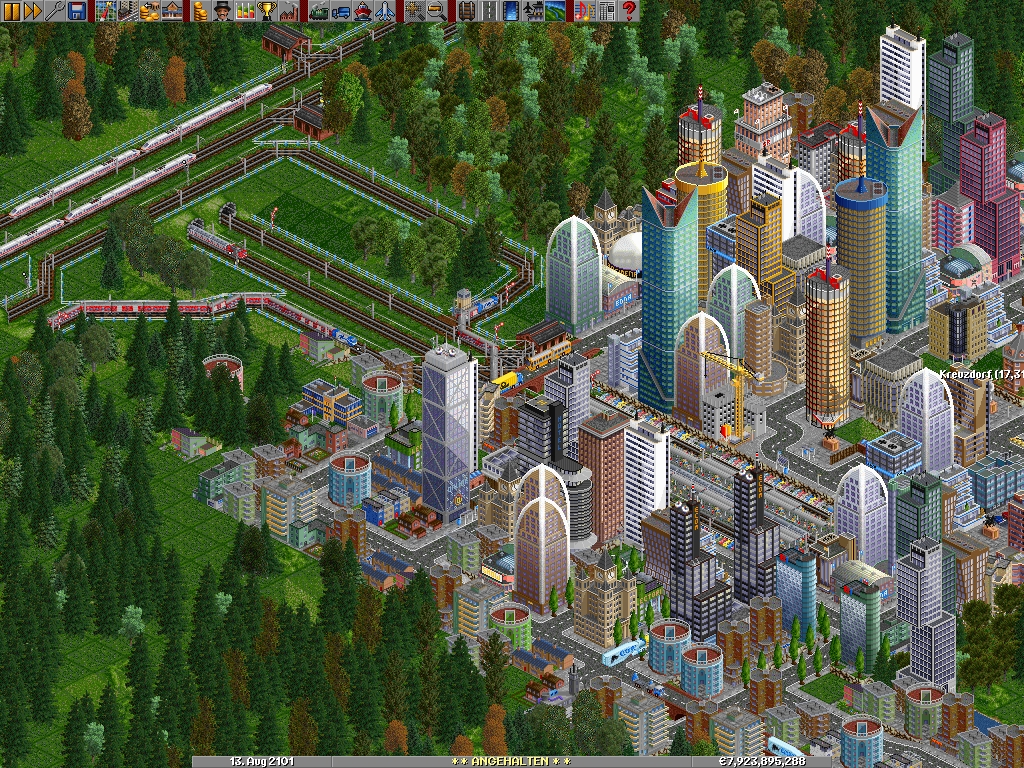This screenshot has height=768, width=1024.
Task: Open the wrench options menu
Action: (55, 11)
